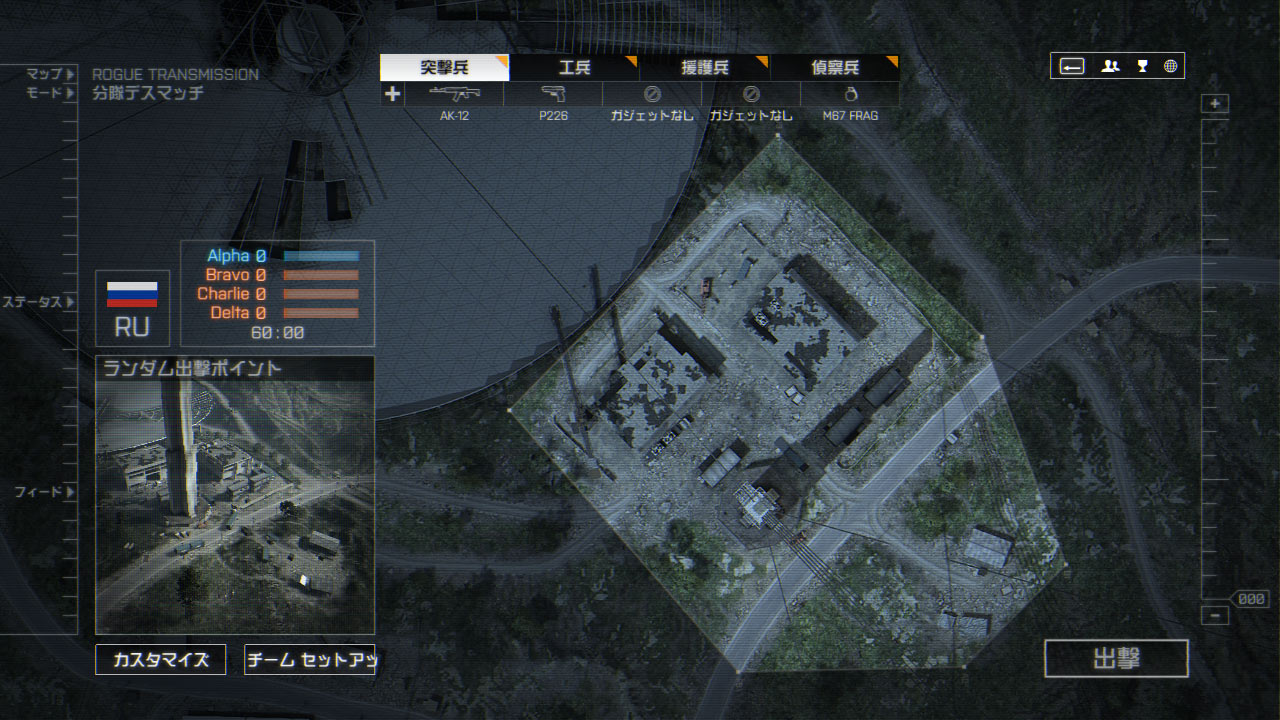1280x720 pixels.
Task: Choose the 援護兵 support class tab
Action: [x=704, y=68]
